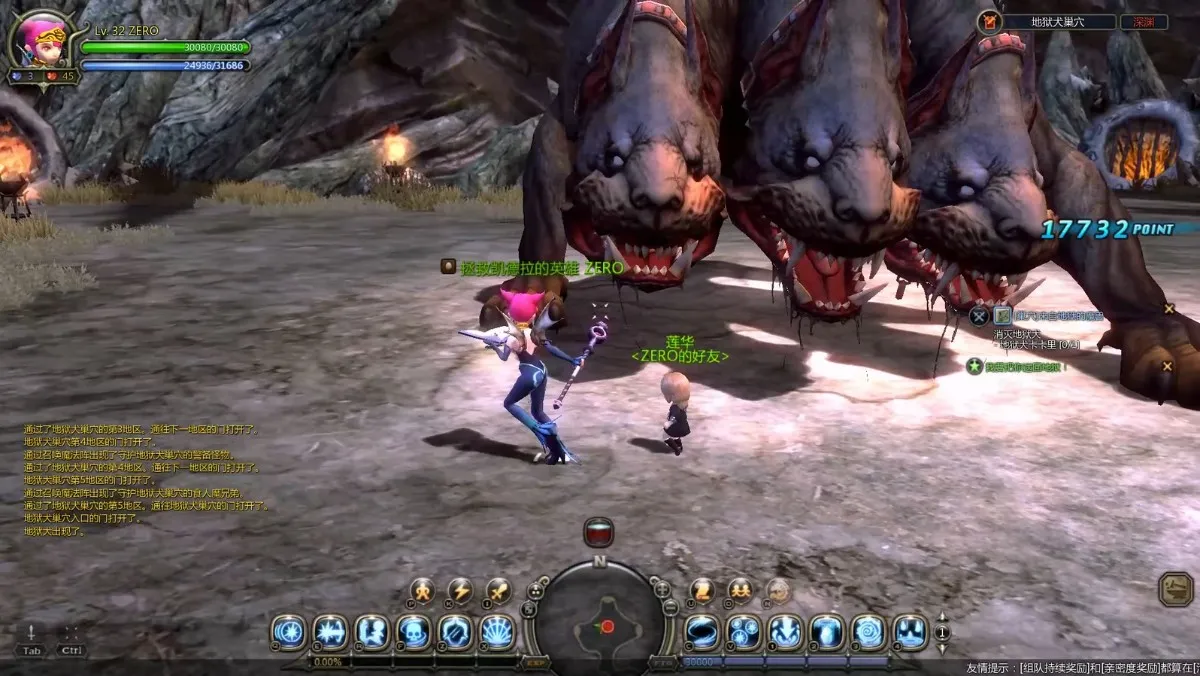The height and width of the screenshot is (676, 1200).
Task: Select the green star quest tracker entry
Action: (973, 367)
